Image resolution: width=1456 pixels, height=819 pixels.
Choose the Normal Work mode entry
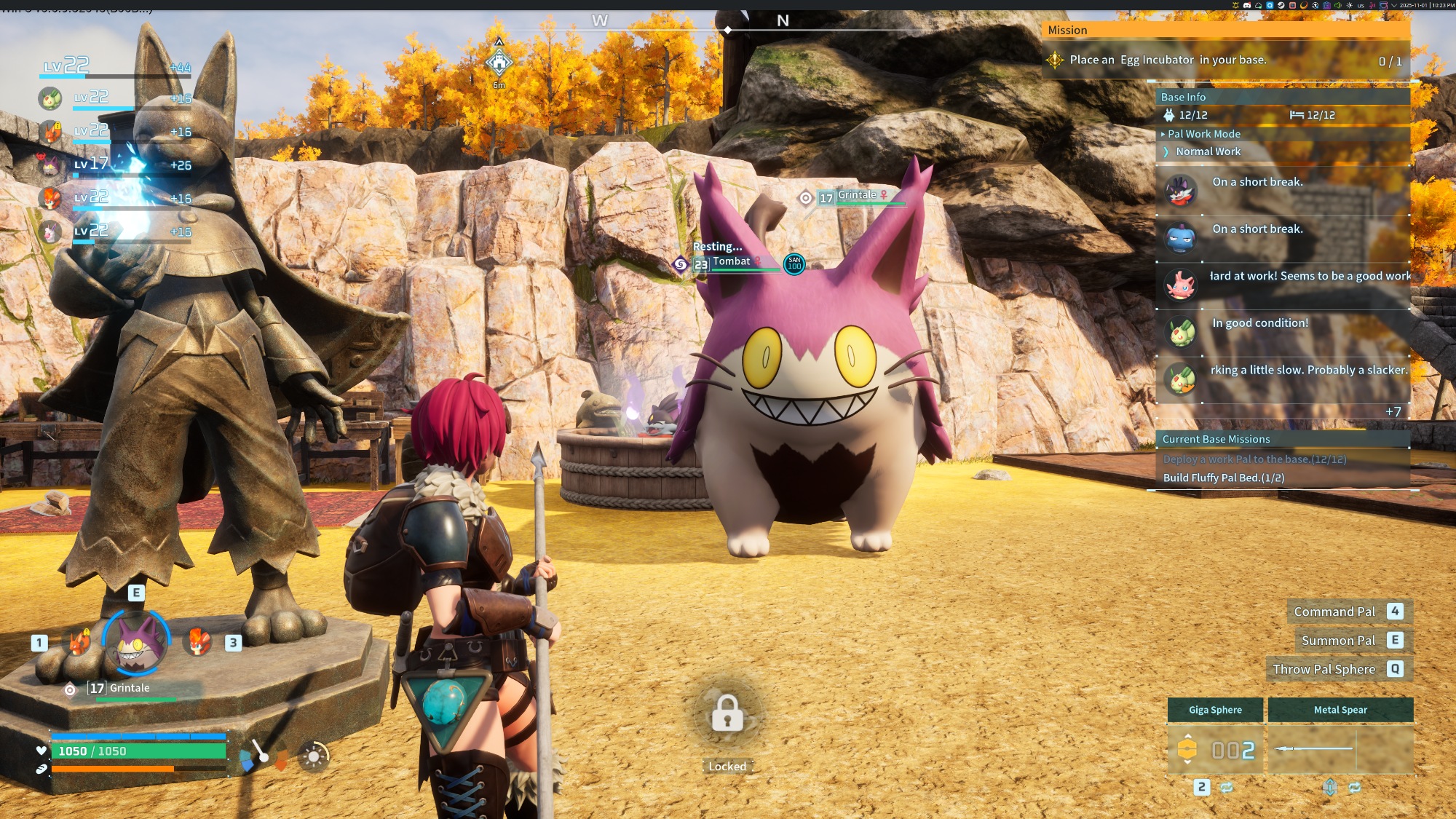click(x=1208, y=151)
